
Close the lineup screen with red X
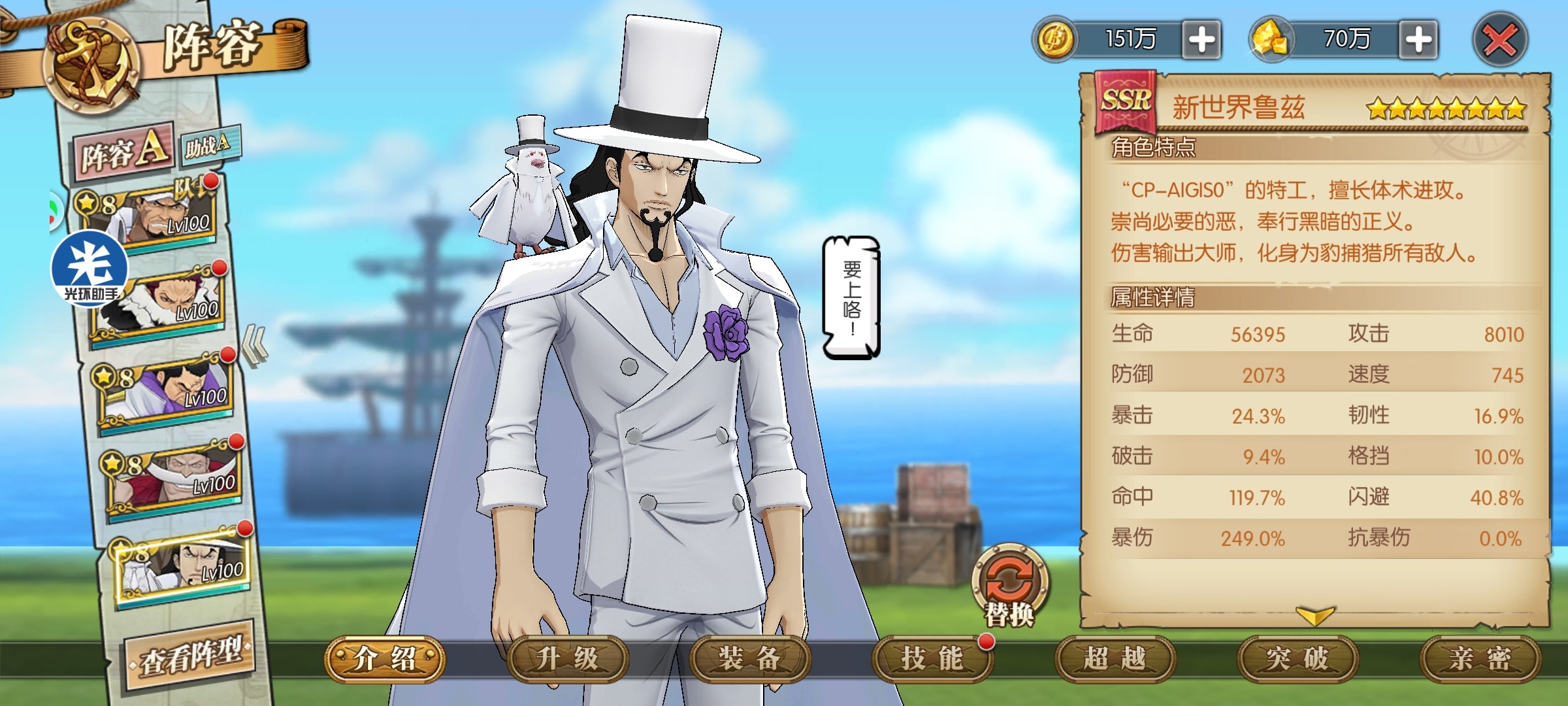pyautogui.click(x=1499, y=41)
